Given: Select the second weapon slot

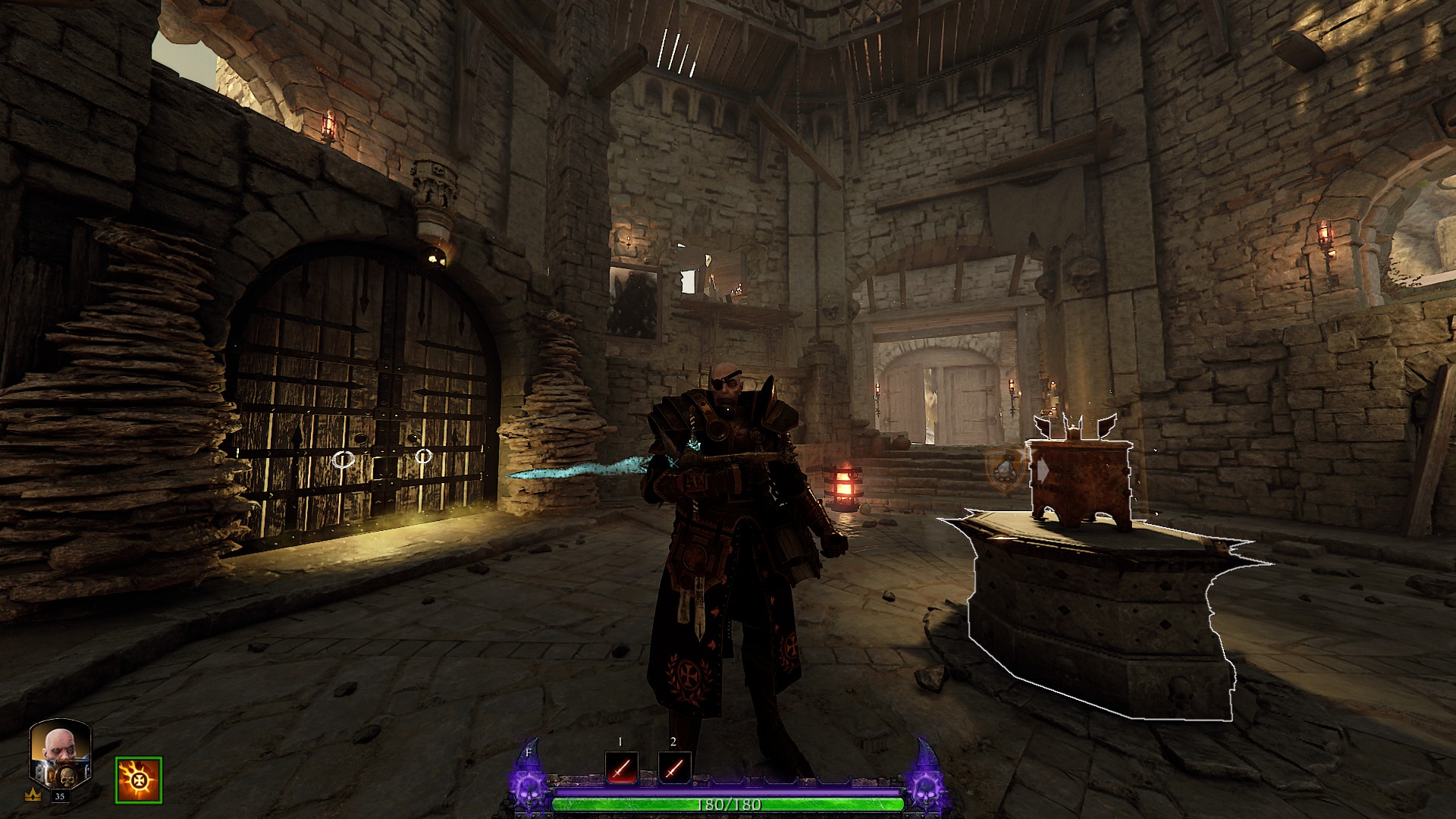Looking at the screenshot, I should pyautogui.click(x=674, y=768).
